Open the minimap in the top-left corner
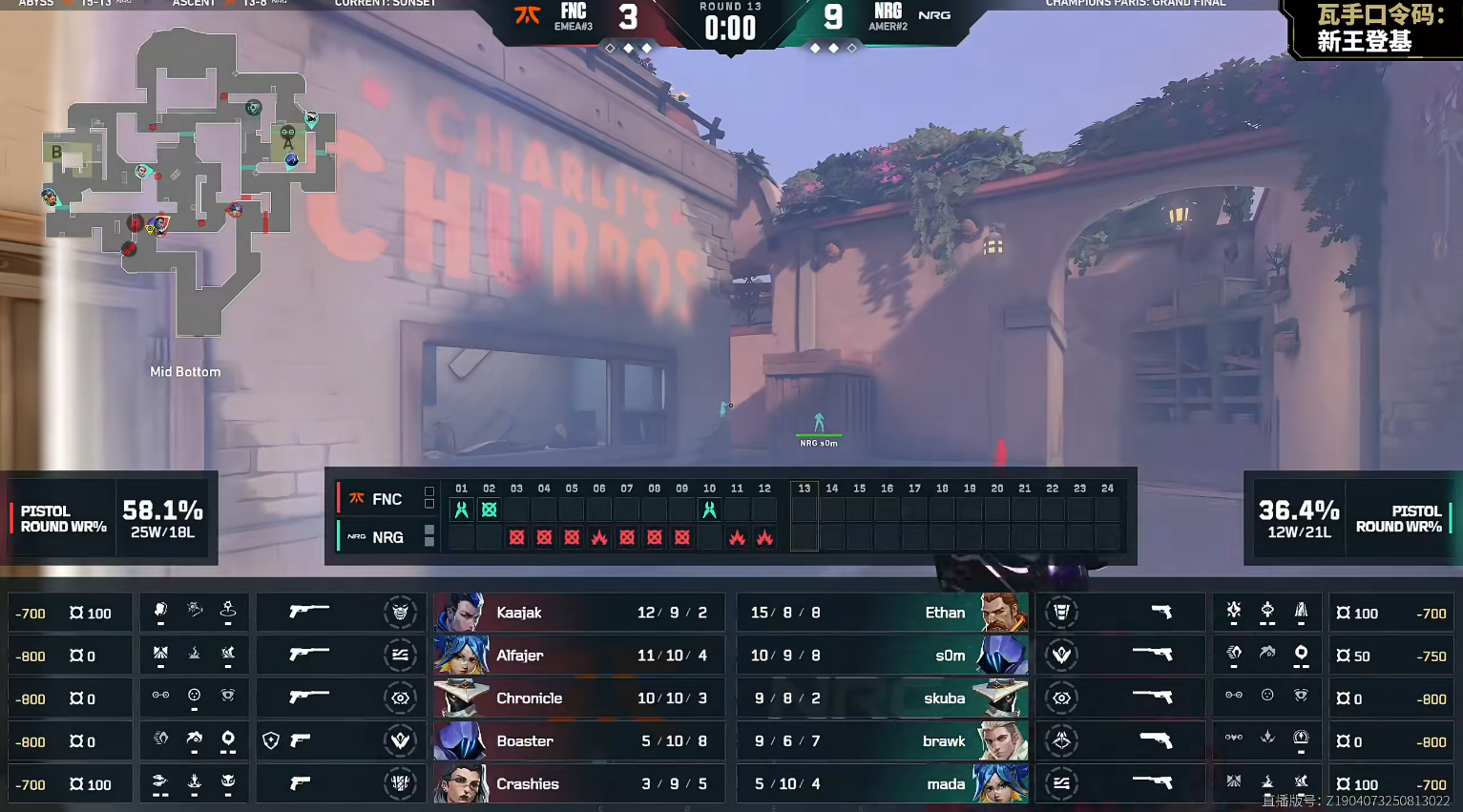This screenshot has width=1463, height=812. [x=191, y=181]
